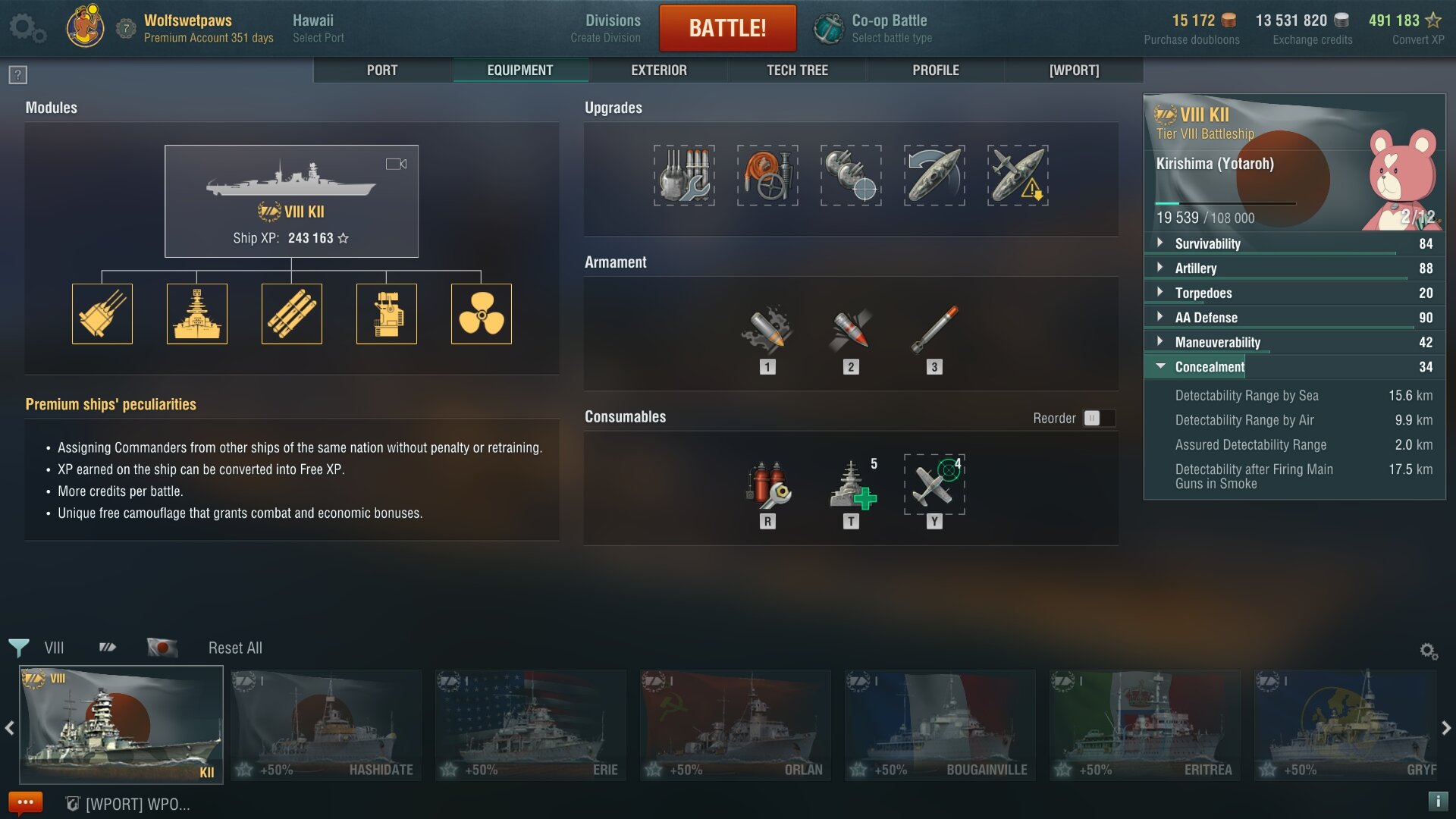1456x819 pixels.
Task: Toggle the consumables Reorder switch
Action: (x=1098, y=419)
